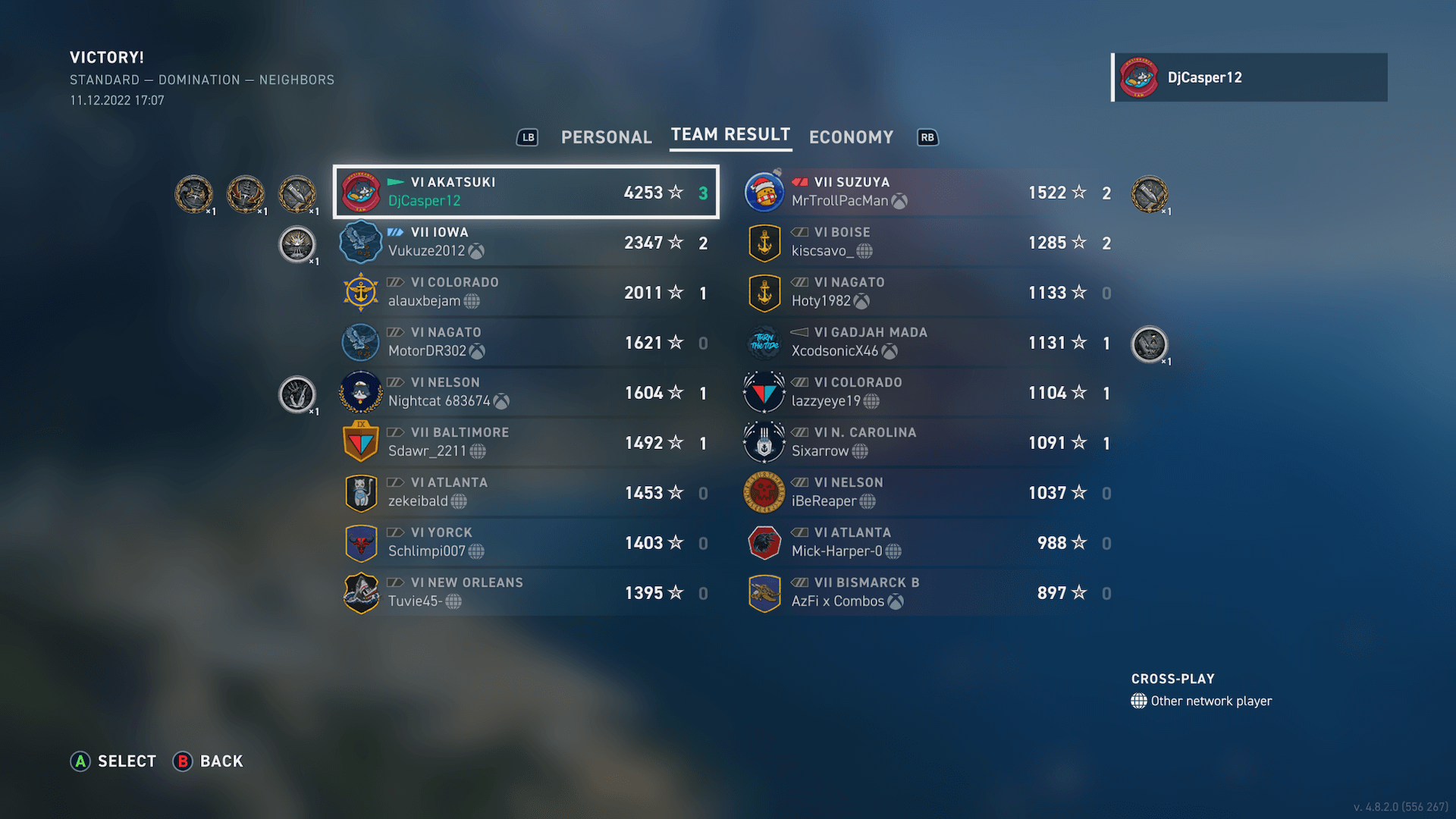Select the Team Result tab

point(730,135)
